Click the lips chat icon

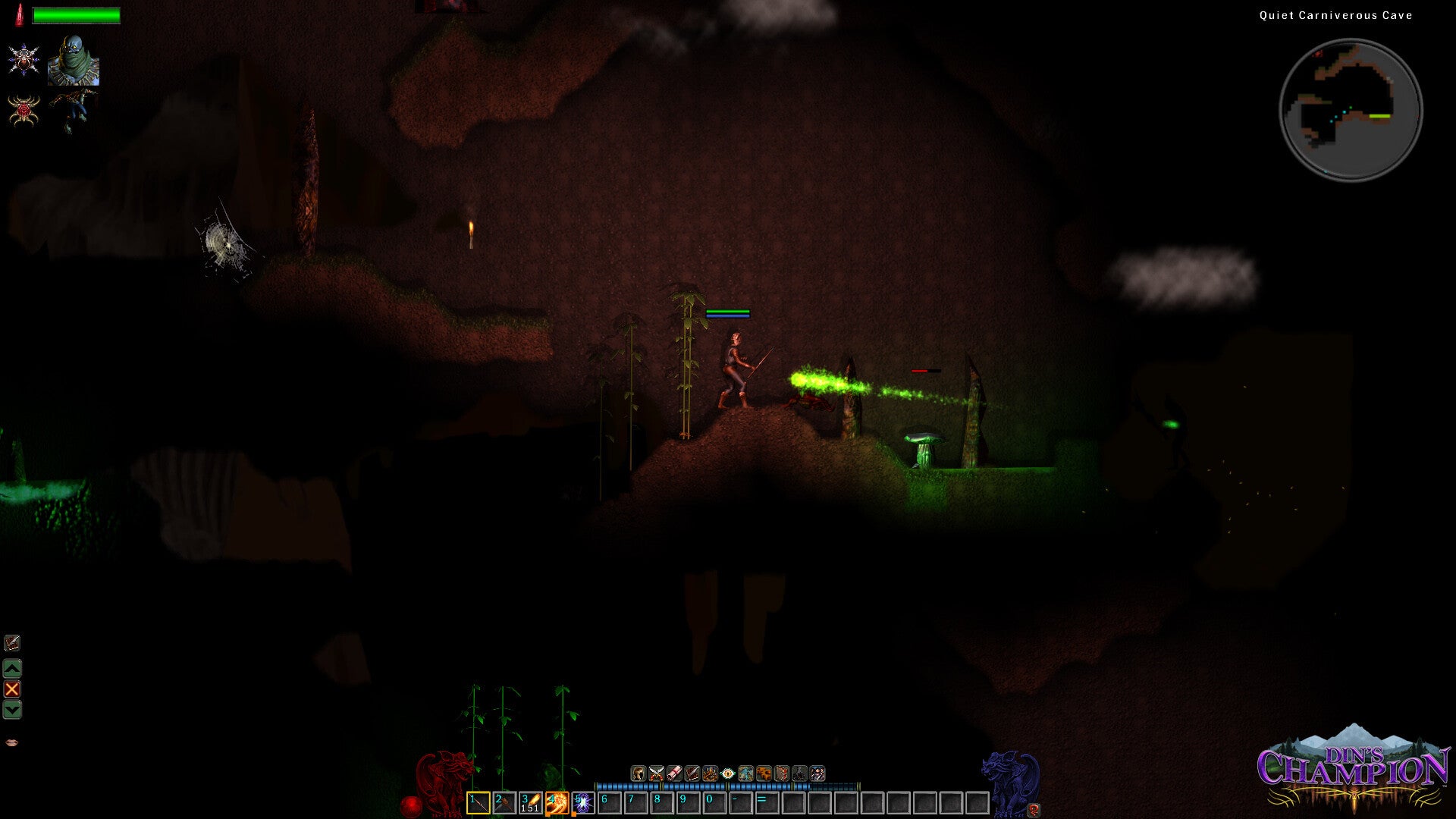point(11,742)
